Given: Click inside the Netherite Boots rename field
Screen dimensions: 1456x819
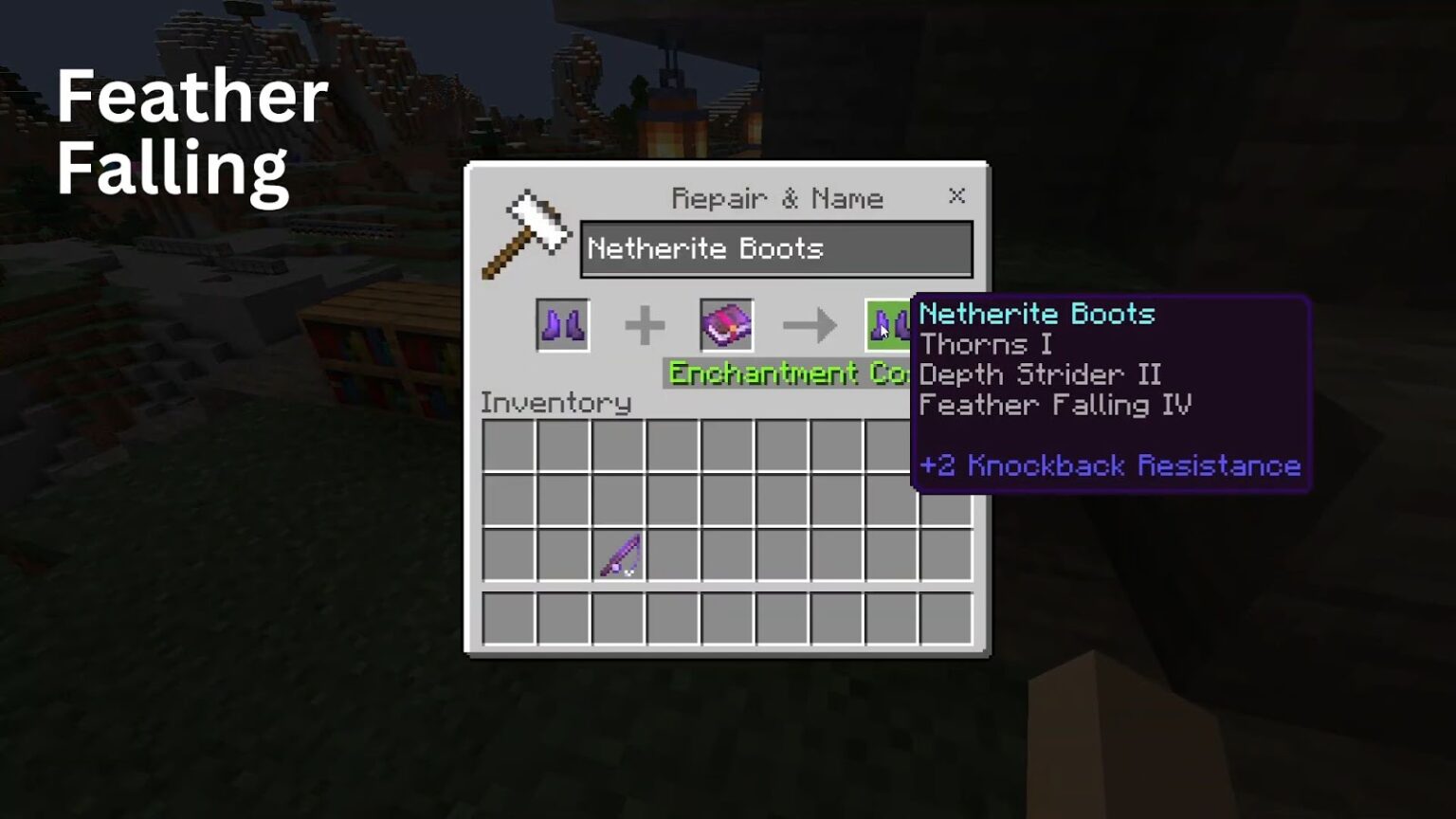Looking at the screenshot, I should (x=775, y=248).
